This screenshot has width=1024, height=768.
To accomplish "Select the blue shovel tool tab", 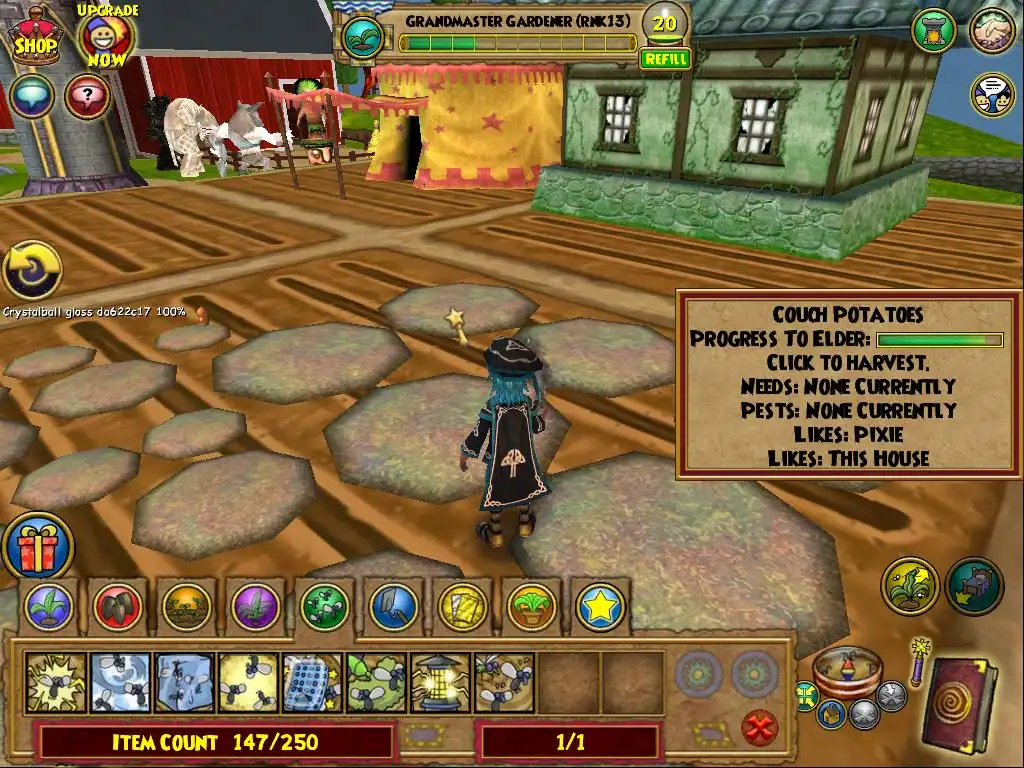I will [x=393, y=606].
